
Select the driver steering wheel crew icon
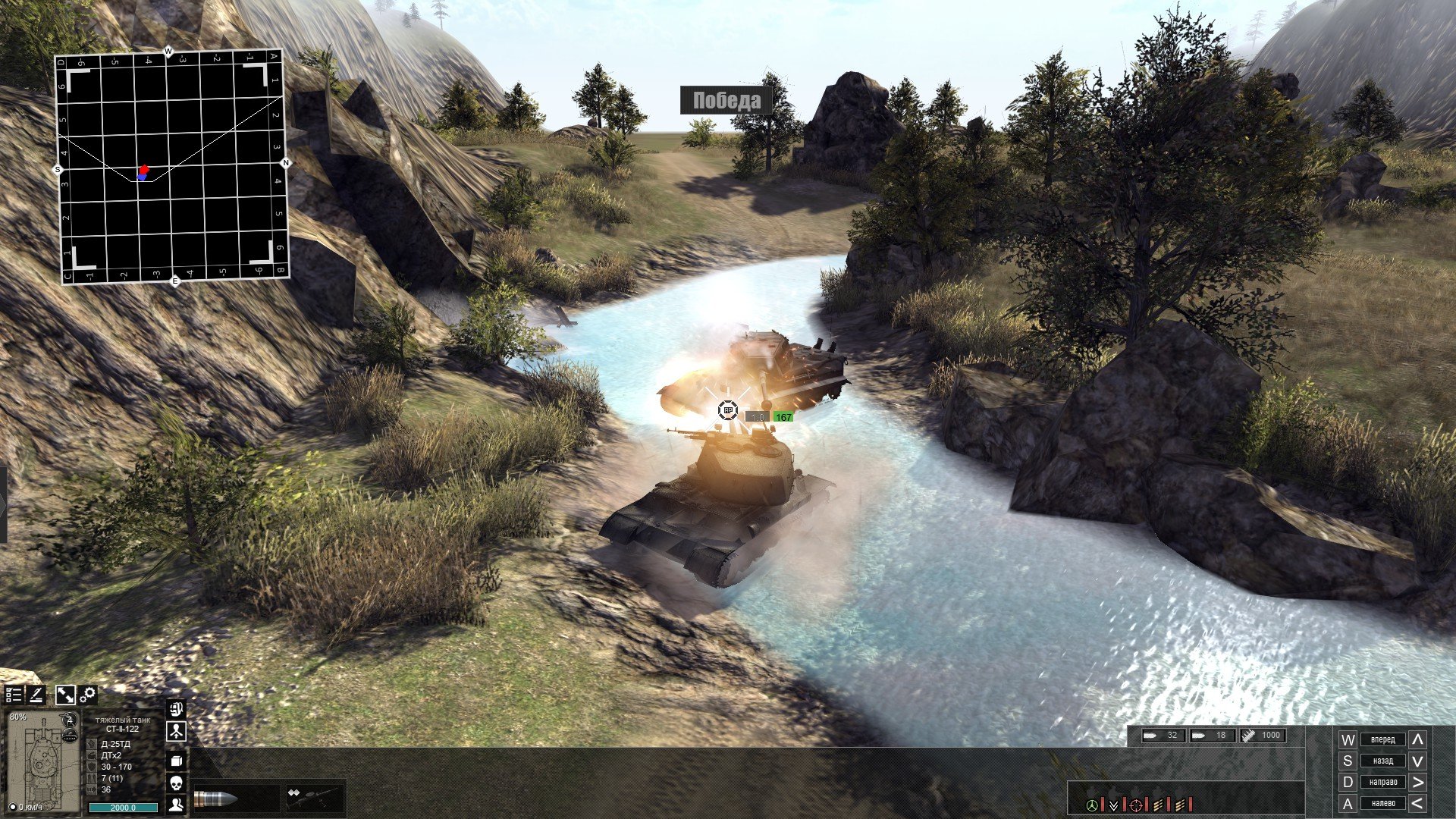(x=1092, y=805)
